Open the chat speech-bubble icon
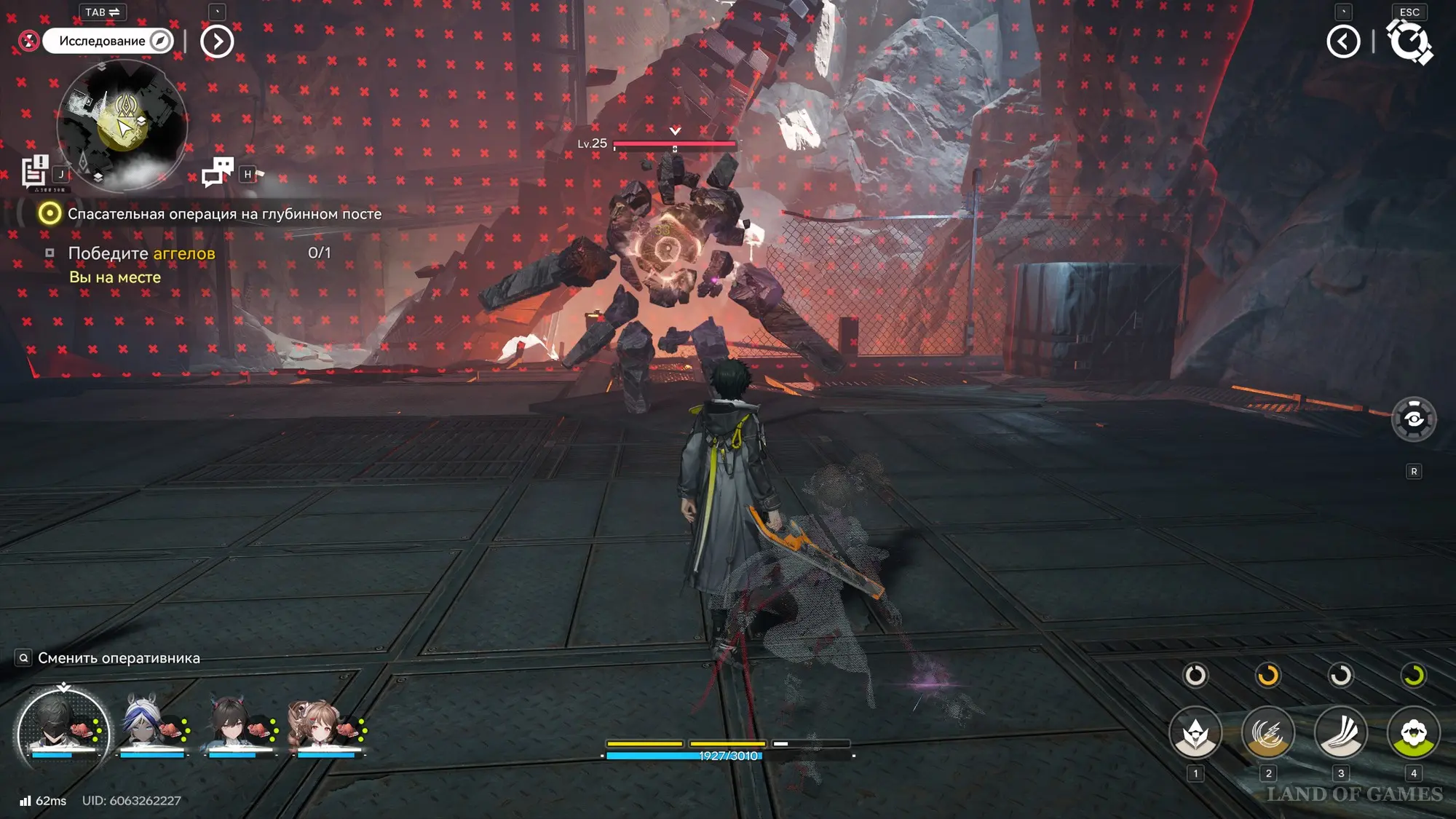 pos(217,173)
